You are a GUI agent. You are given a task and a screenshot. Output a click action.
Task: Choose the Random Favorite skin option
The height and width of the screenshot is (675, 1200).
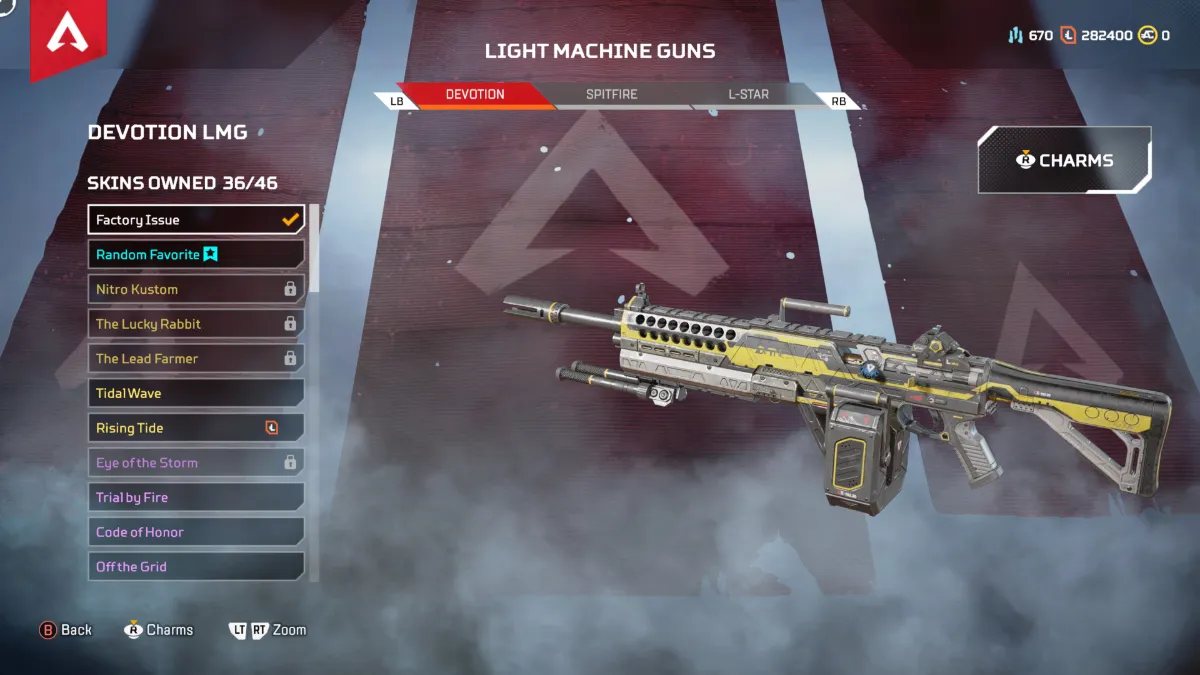point(196,255)
